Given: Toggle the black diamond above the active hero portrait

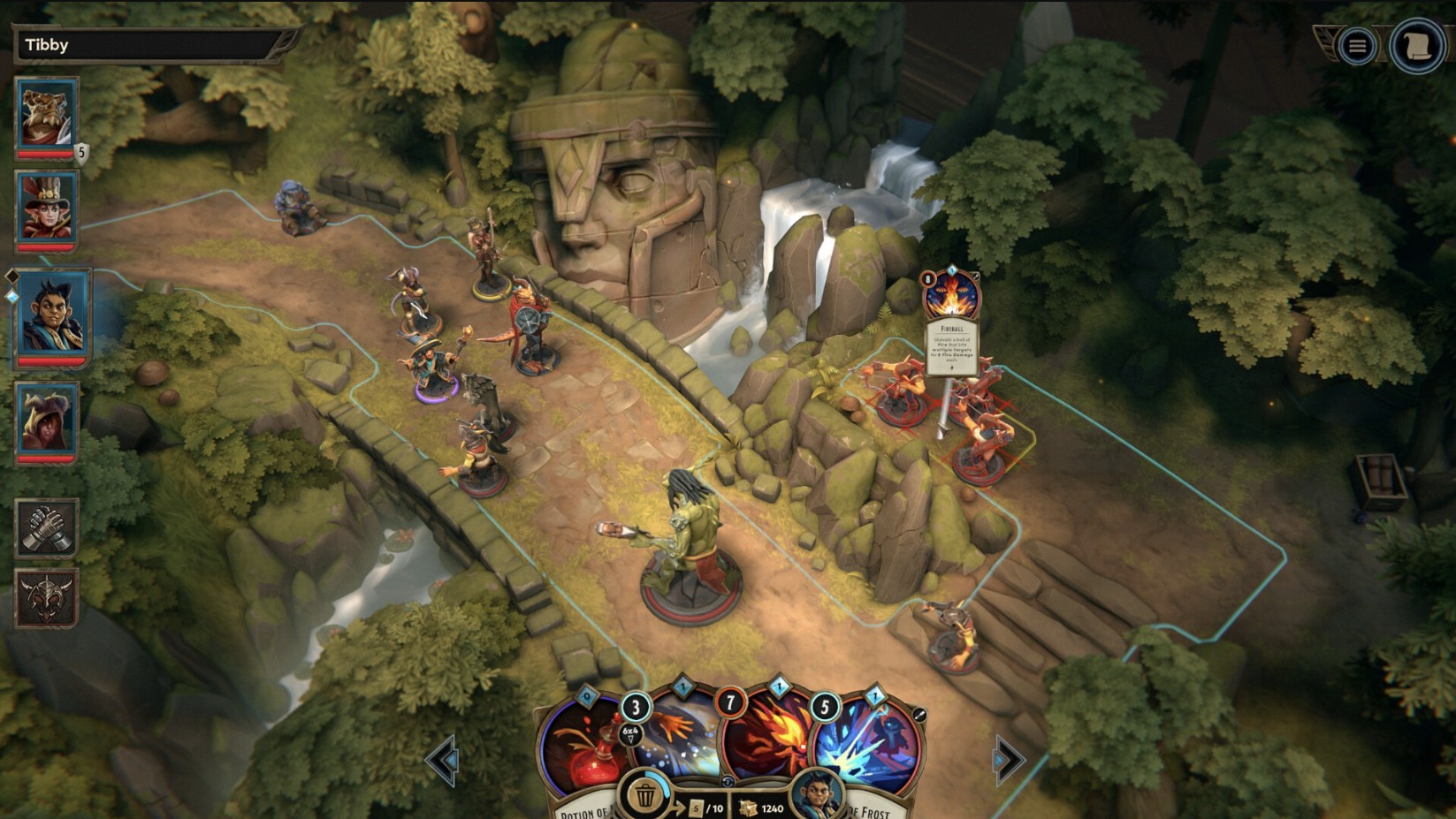Looking at the screenshot, I should 12,276.
